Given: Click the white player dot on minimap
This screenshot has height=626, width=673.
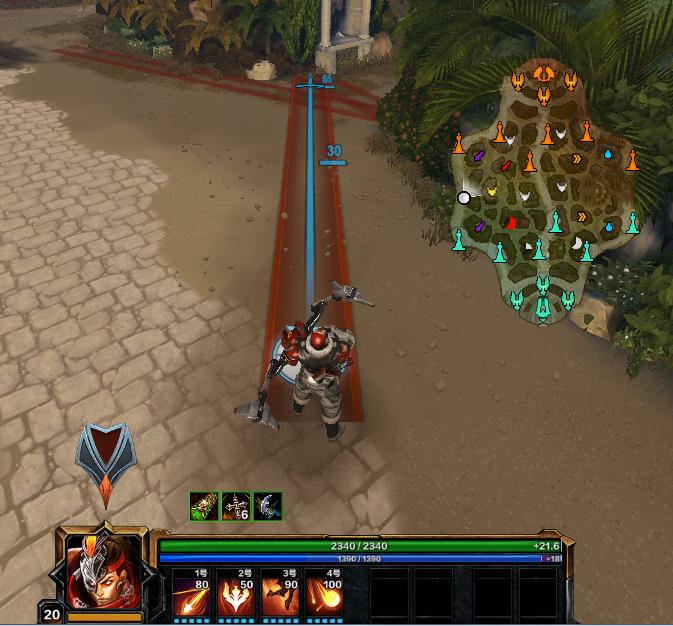Looking at the screenshot, I should tap(464, 198).
